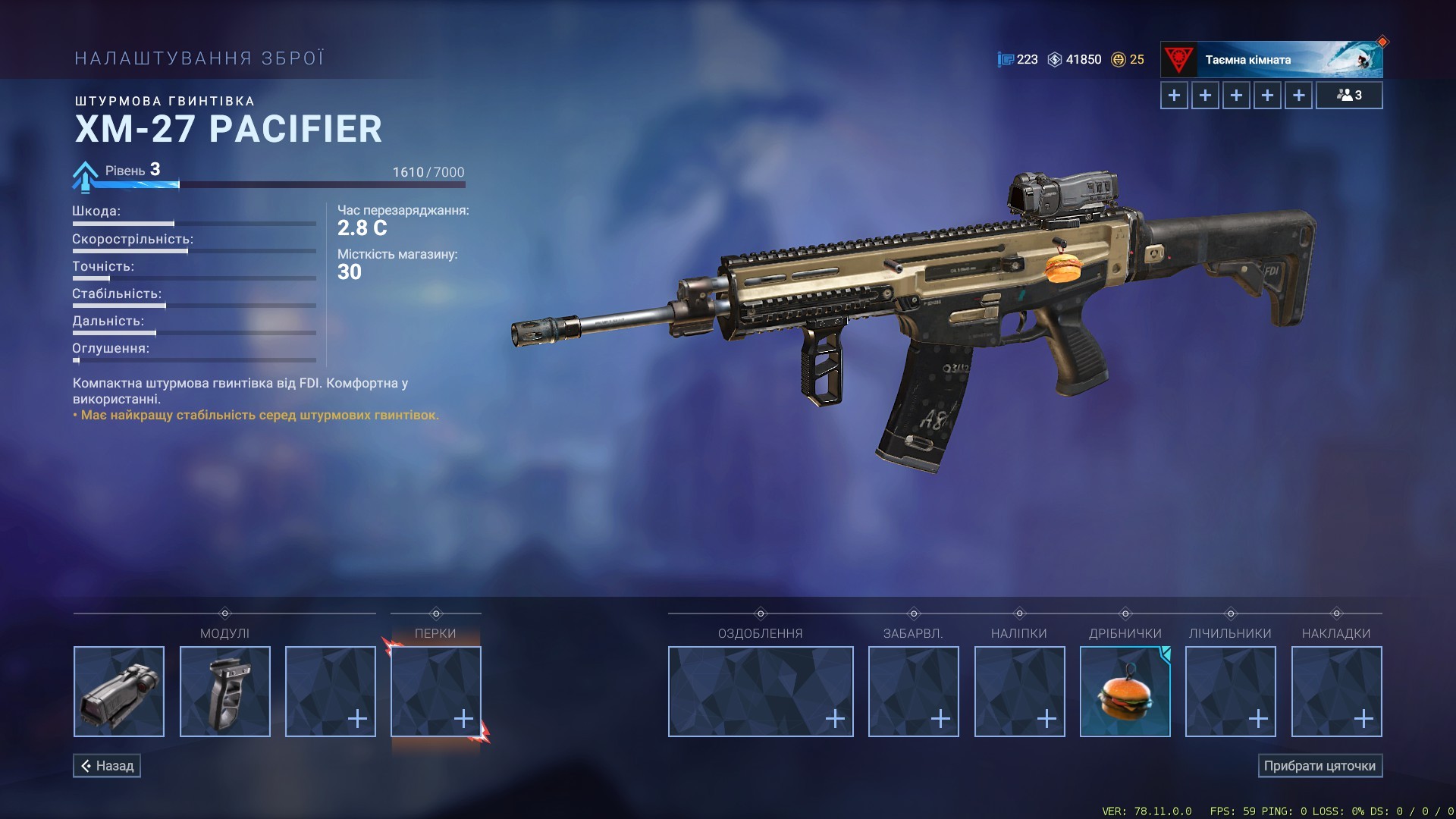Open the empty НАКЛАДКИ overlay slot

(x=1337, y=692)
